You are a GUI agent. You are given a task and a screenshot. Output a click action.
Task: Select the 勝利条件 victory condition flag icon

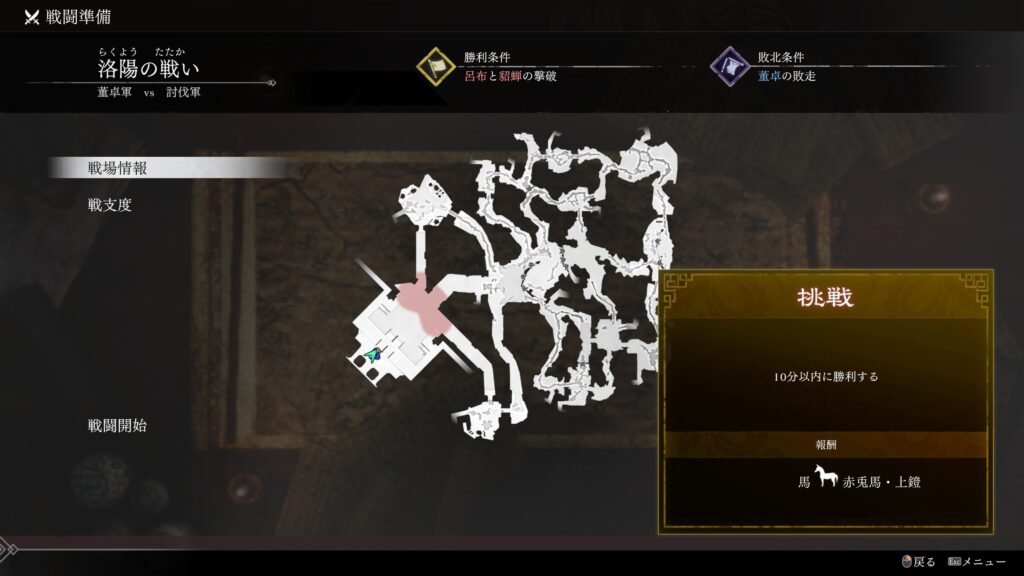[x=436, y=67]
